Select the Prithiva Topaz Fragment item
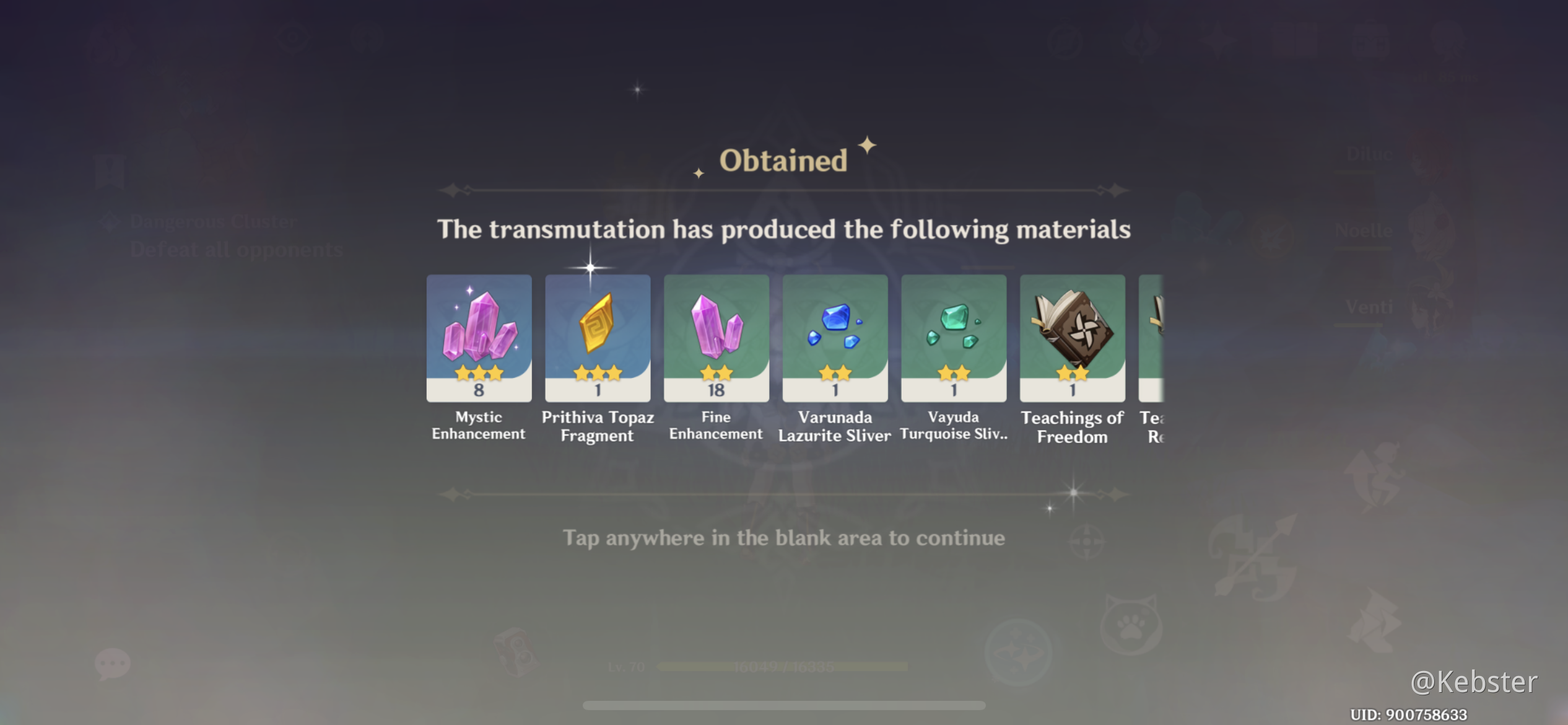Image resolution: width=1568 pixels, height=725 pixels. pyautogui.click(x=597, y=338)
